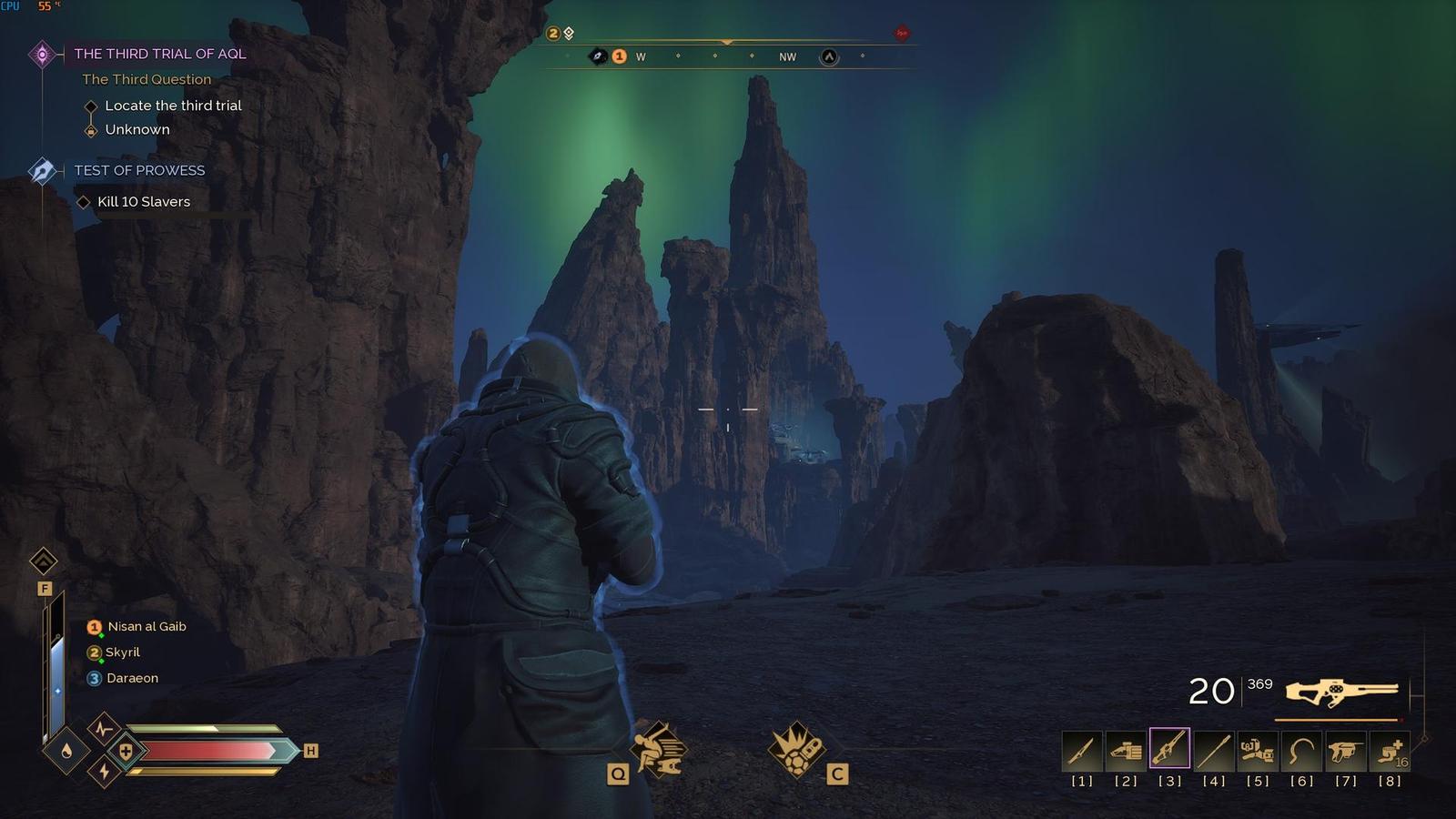Select the long rod in slot 4
This screenshot has width=1456, height=819.
tap(1214, 751)
